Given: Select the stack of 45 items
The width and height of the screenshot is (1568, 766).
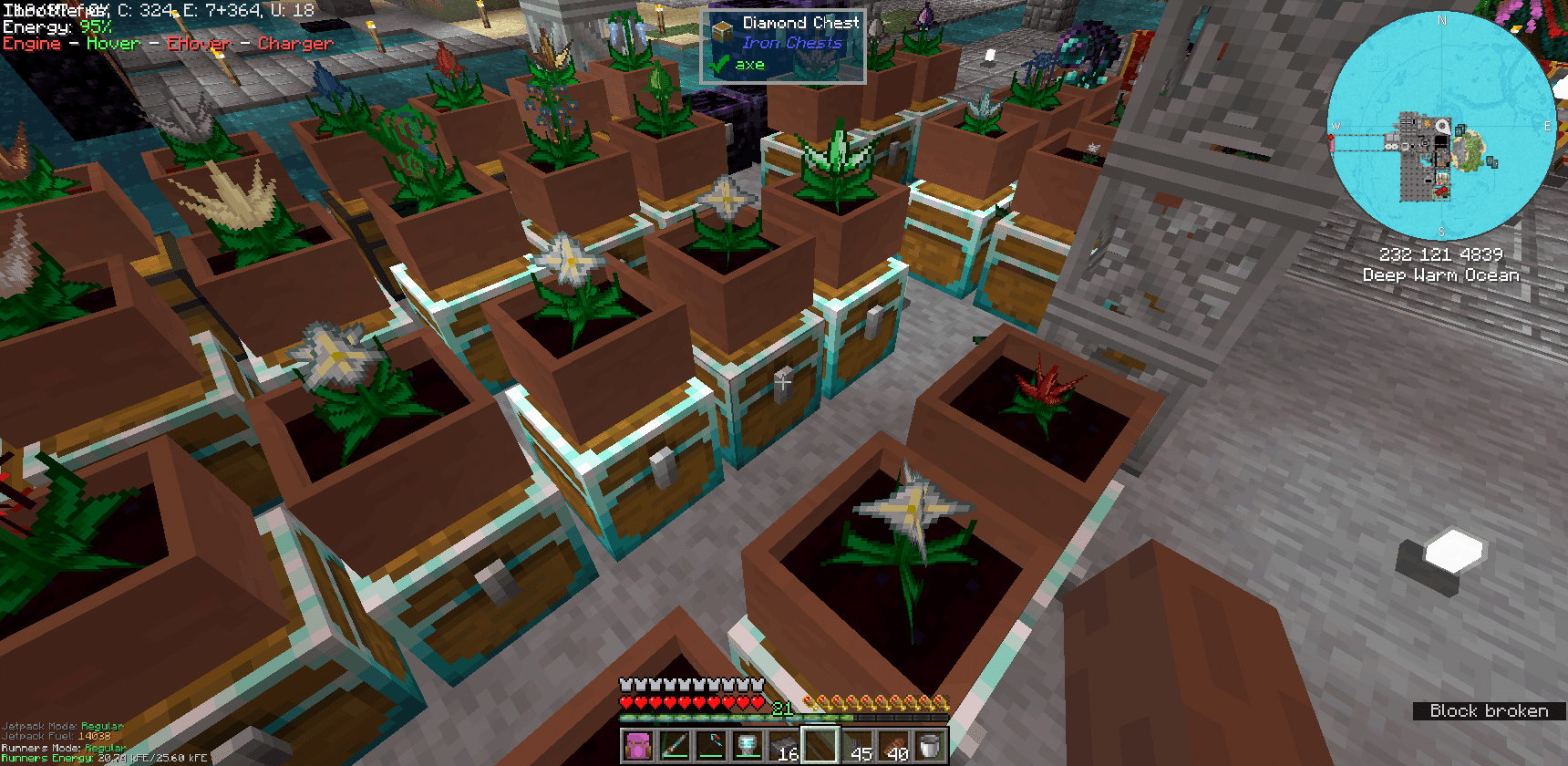Looking at the screenshot, I should (857, 748).
